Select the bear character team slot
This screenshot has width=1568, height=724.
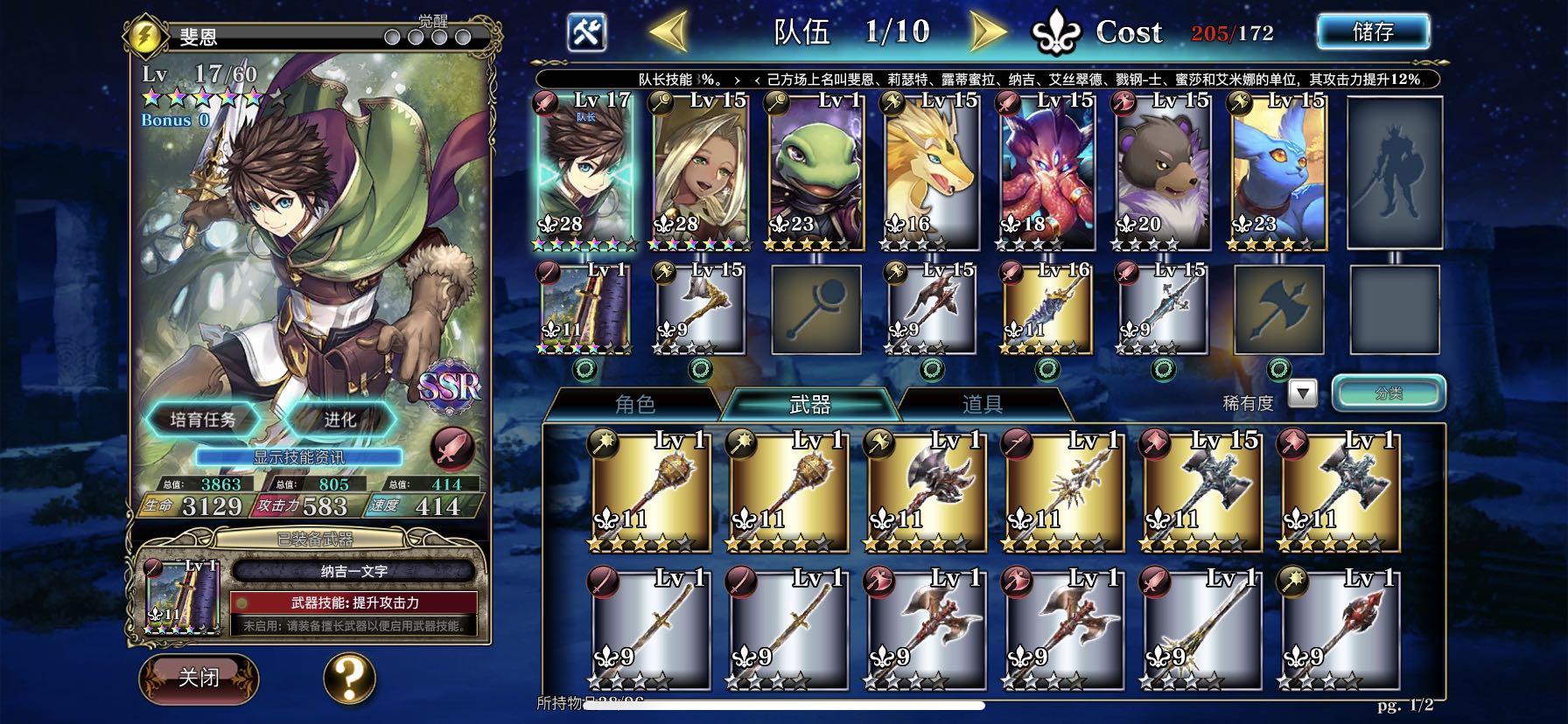[1162, 171]
